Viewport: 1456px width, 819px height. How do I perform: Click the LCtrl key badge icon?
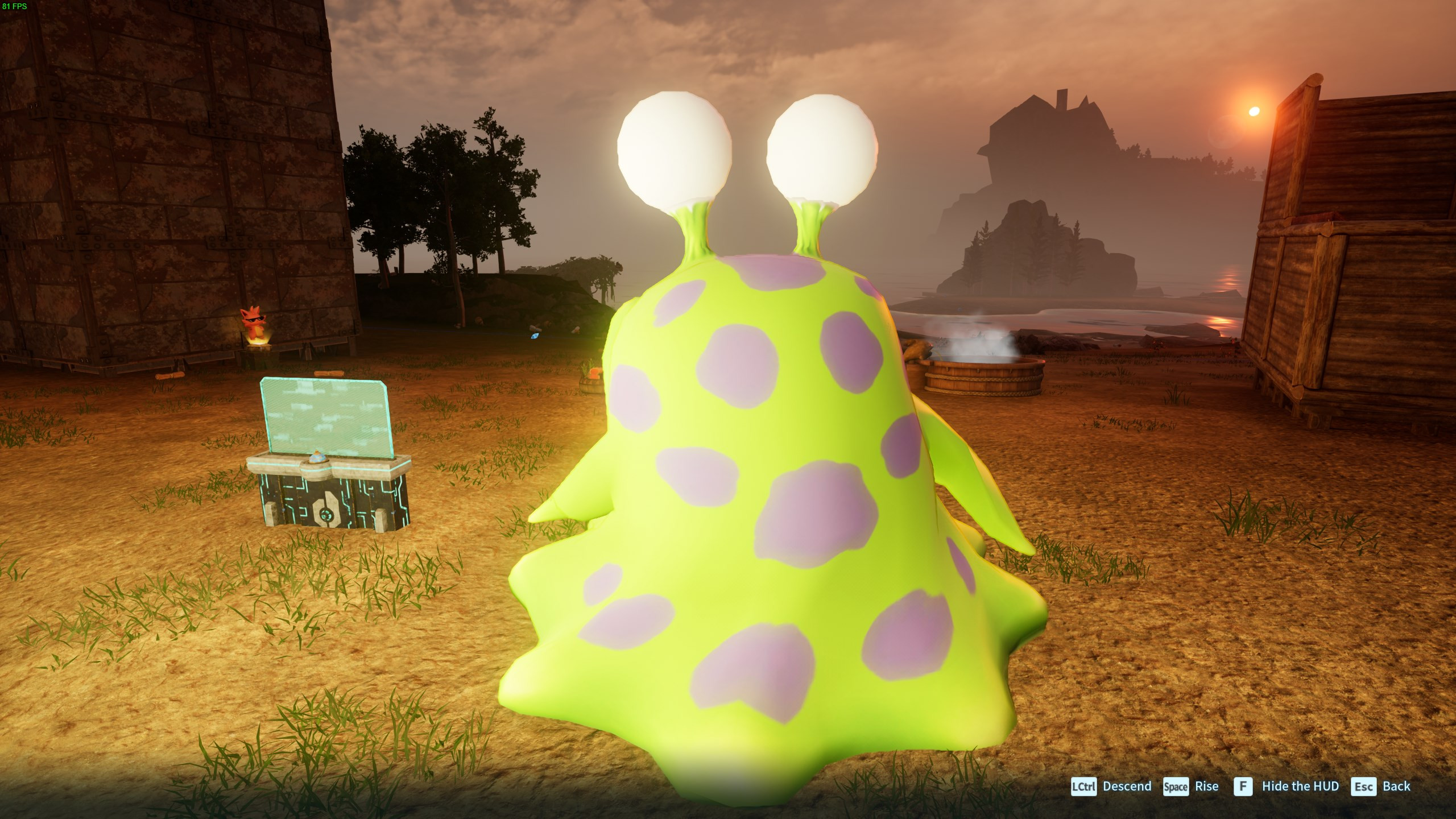coord(1083,787)
